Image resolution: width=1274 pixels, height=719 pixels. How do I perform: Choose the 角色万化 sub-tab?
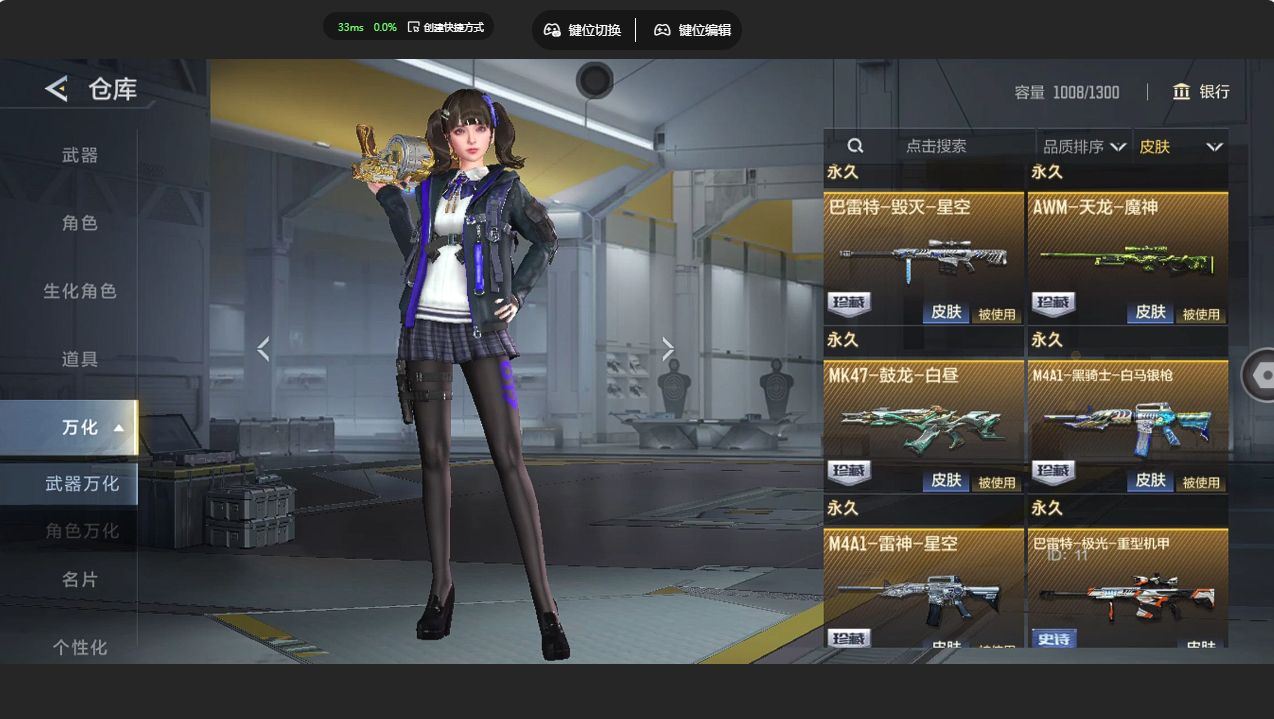click(x=82, y=531)
